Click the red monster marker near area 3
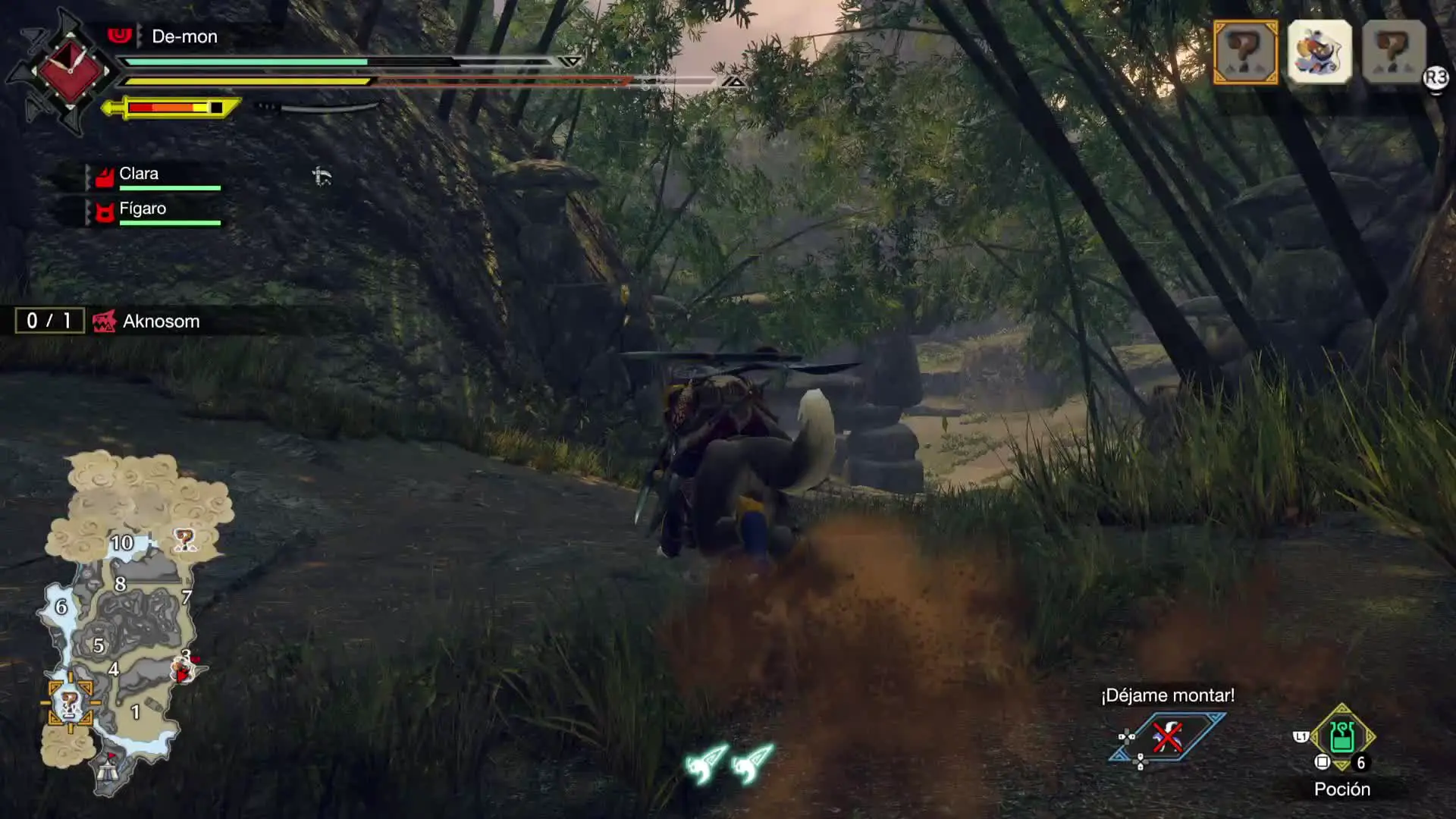1456x819 pixels. (x=184, y=669)
